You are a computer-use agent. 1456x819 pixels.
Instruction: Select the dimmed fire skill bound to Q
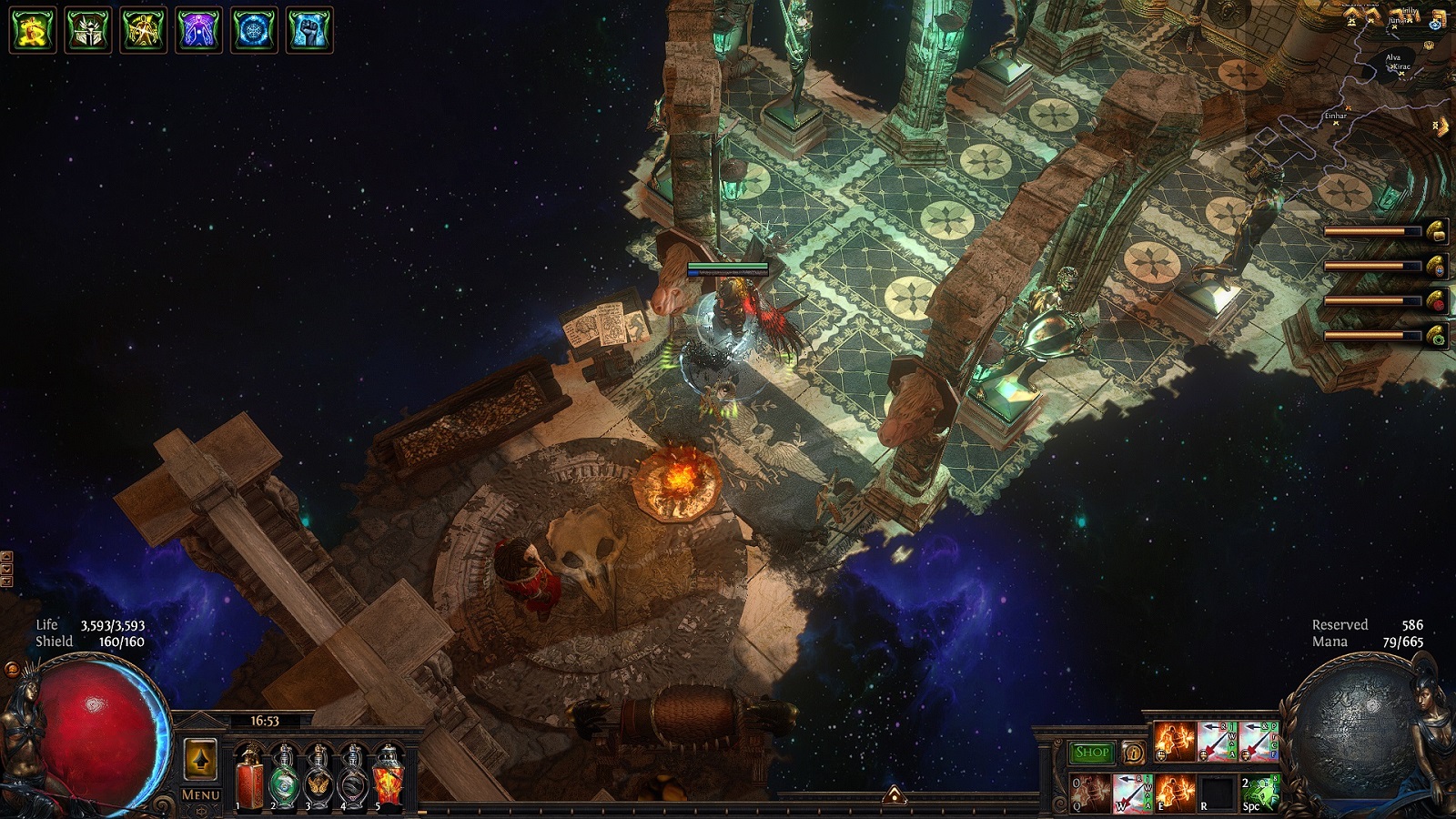[1090, 793]
